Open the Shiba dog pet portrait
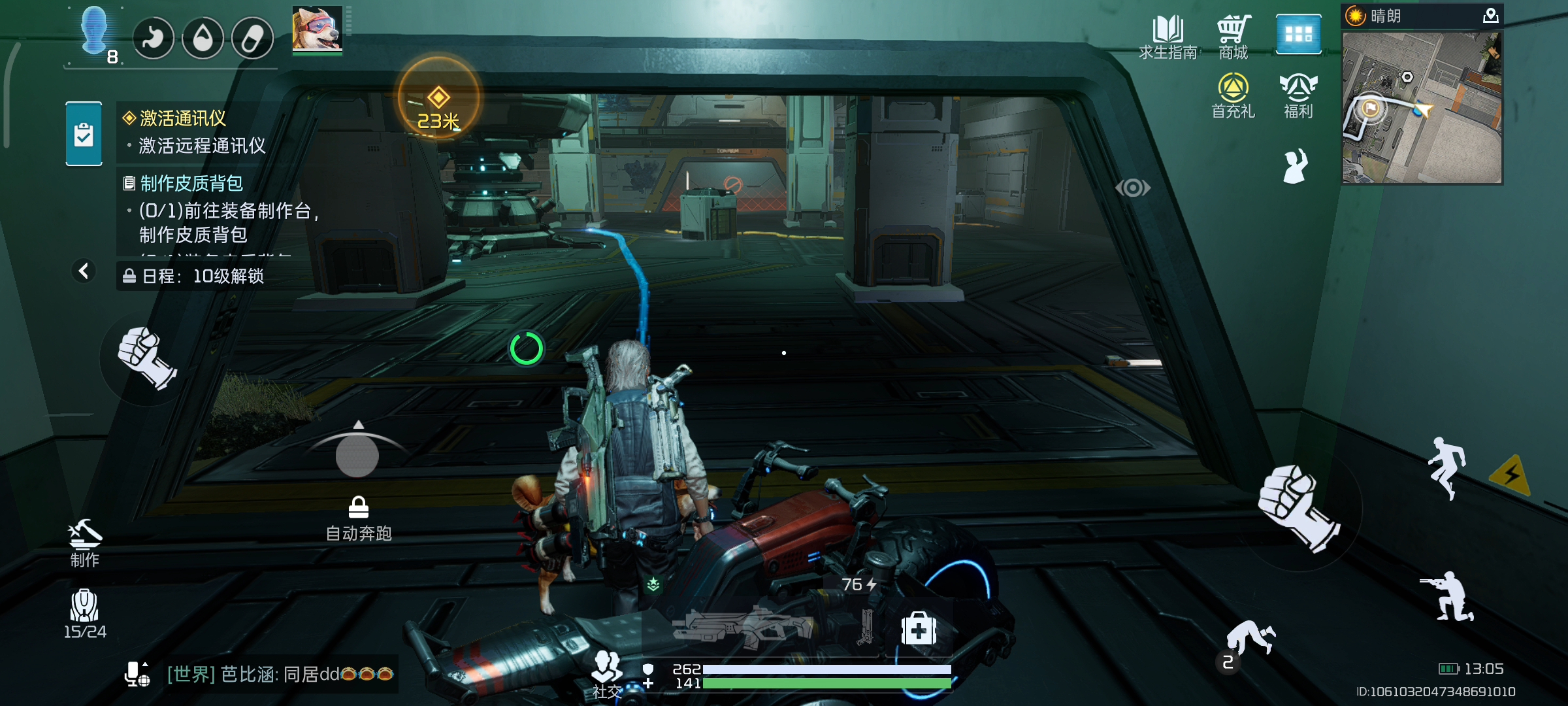The image size is (1568, 706). [x=317, y=29]
